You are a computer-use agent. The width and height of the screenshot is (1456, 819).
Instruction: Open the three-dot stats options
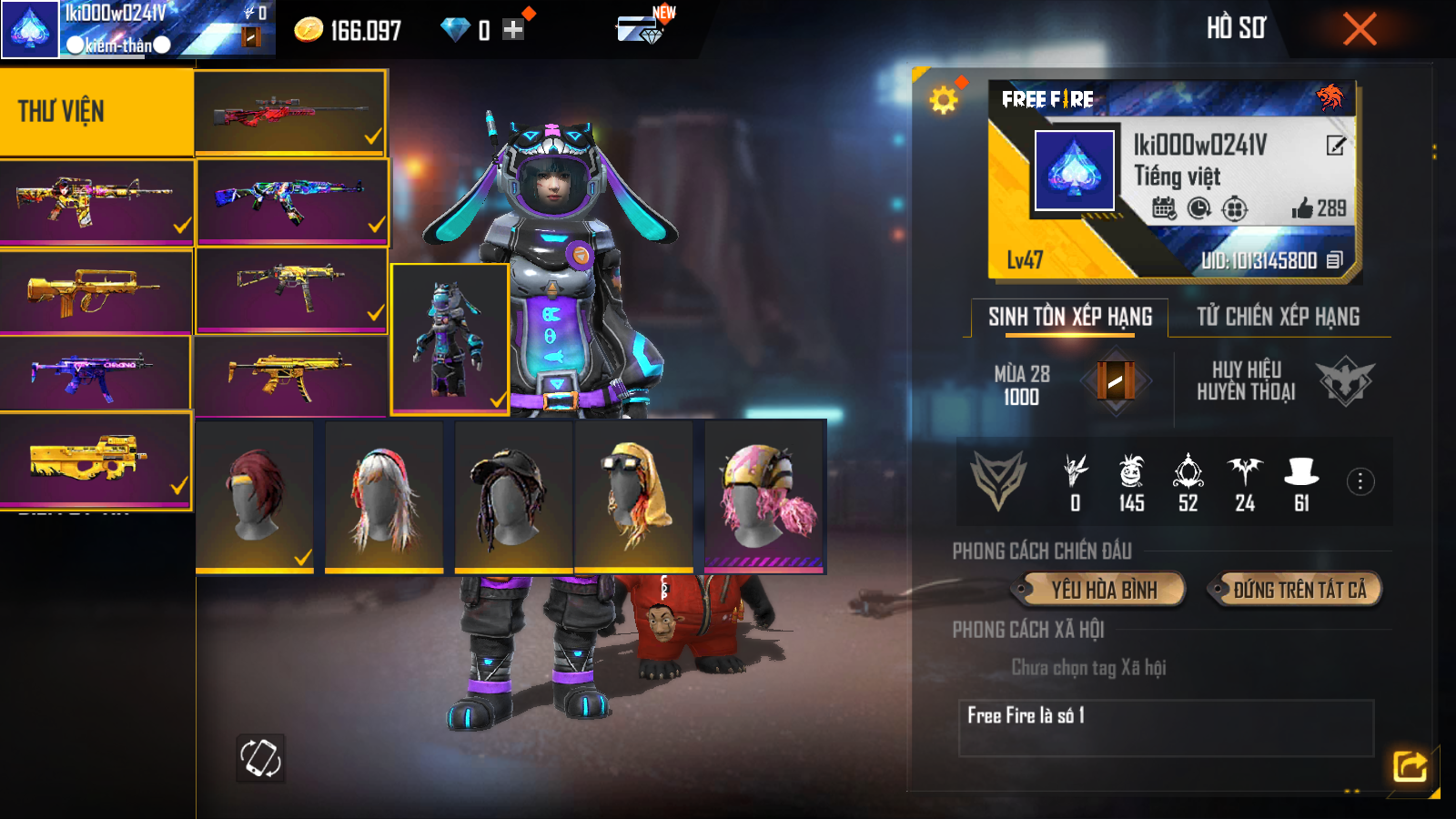(x=1360, y=481)
